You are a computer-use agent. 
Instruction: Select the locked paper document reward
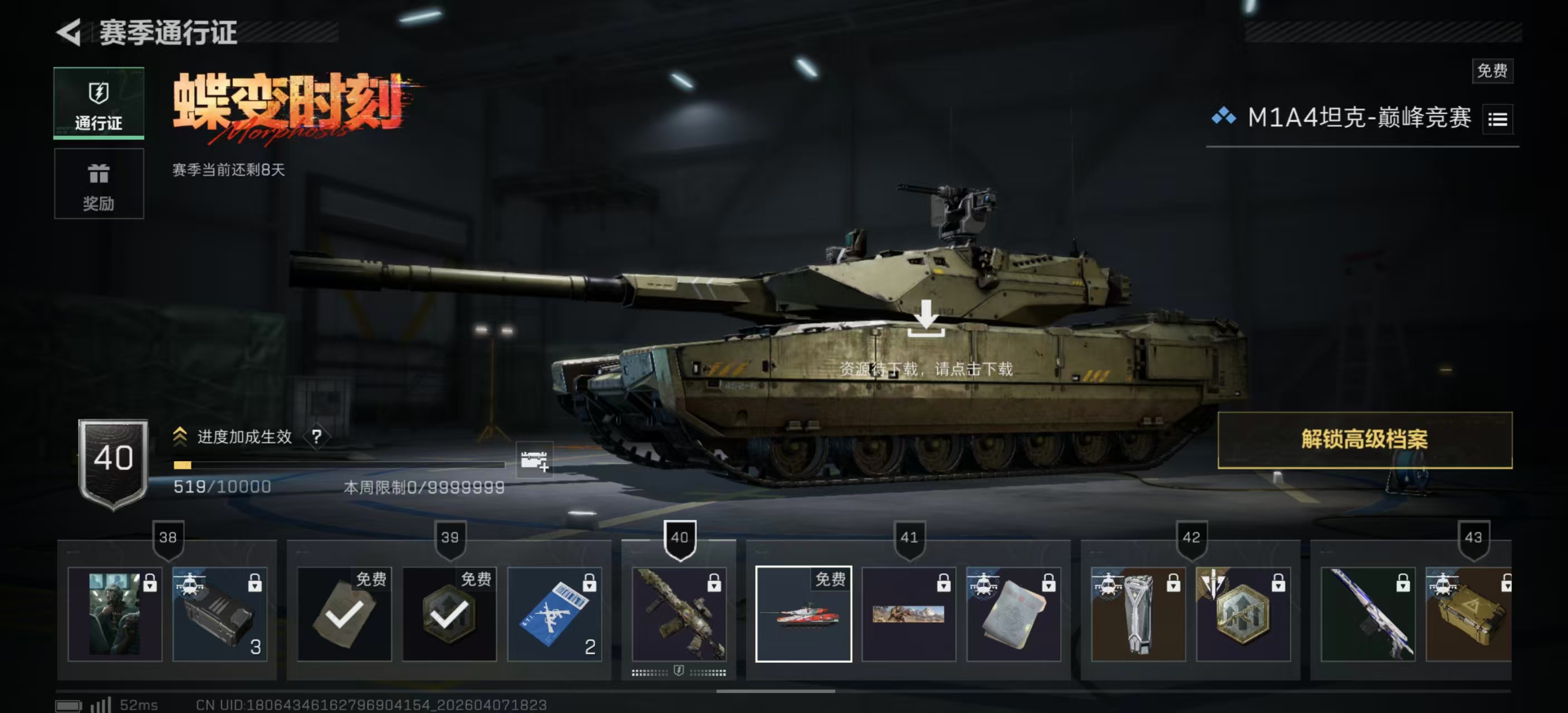pos(1013,614)
